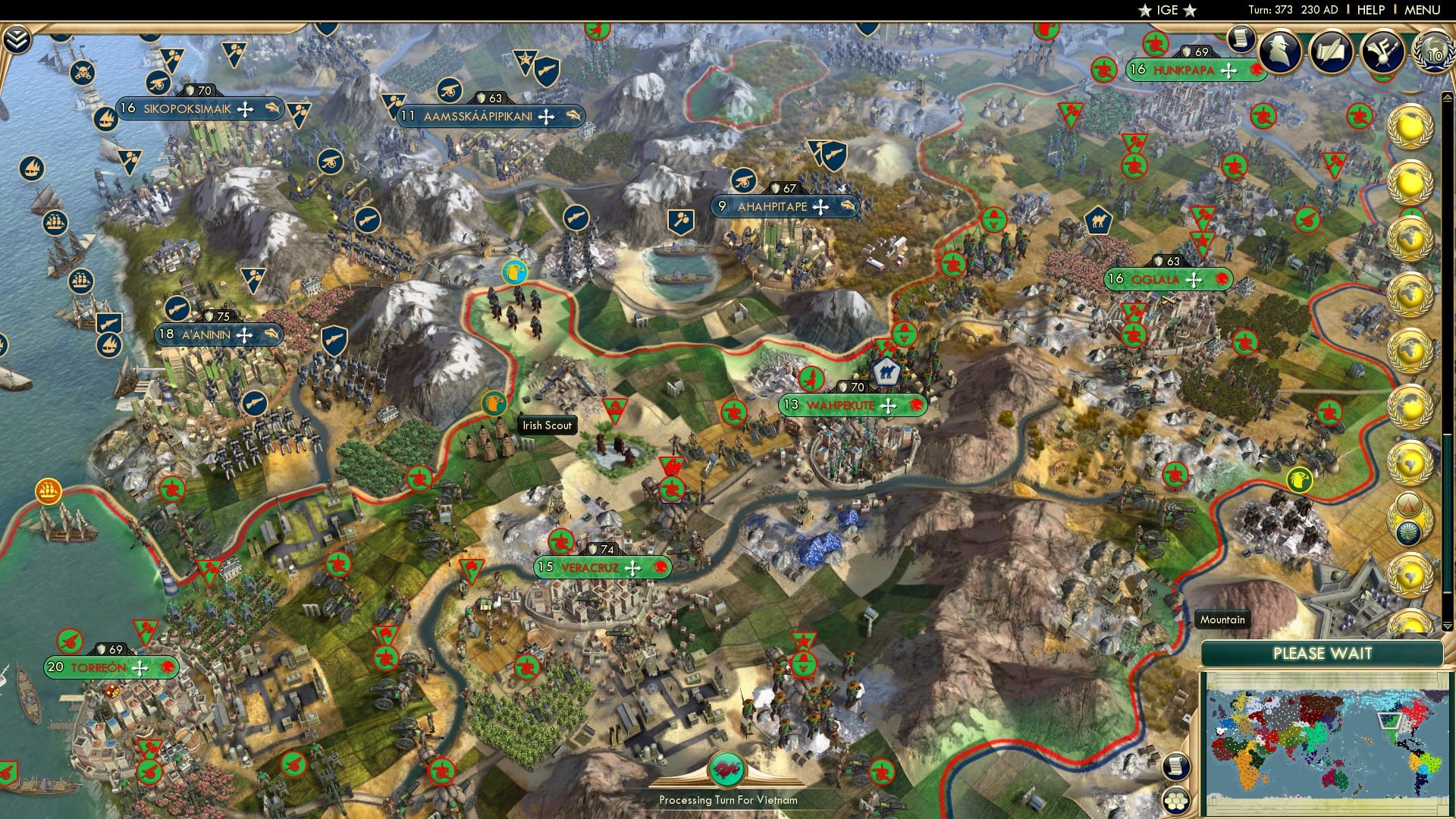The image size is (1456, 819).
Task: Open the game log scroll beside the minimap
Action: pos(1176,767)
